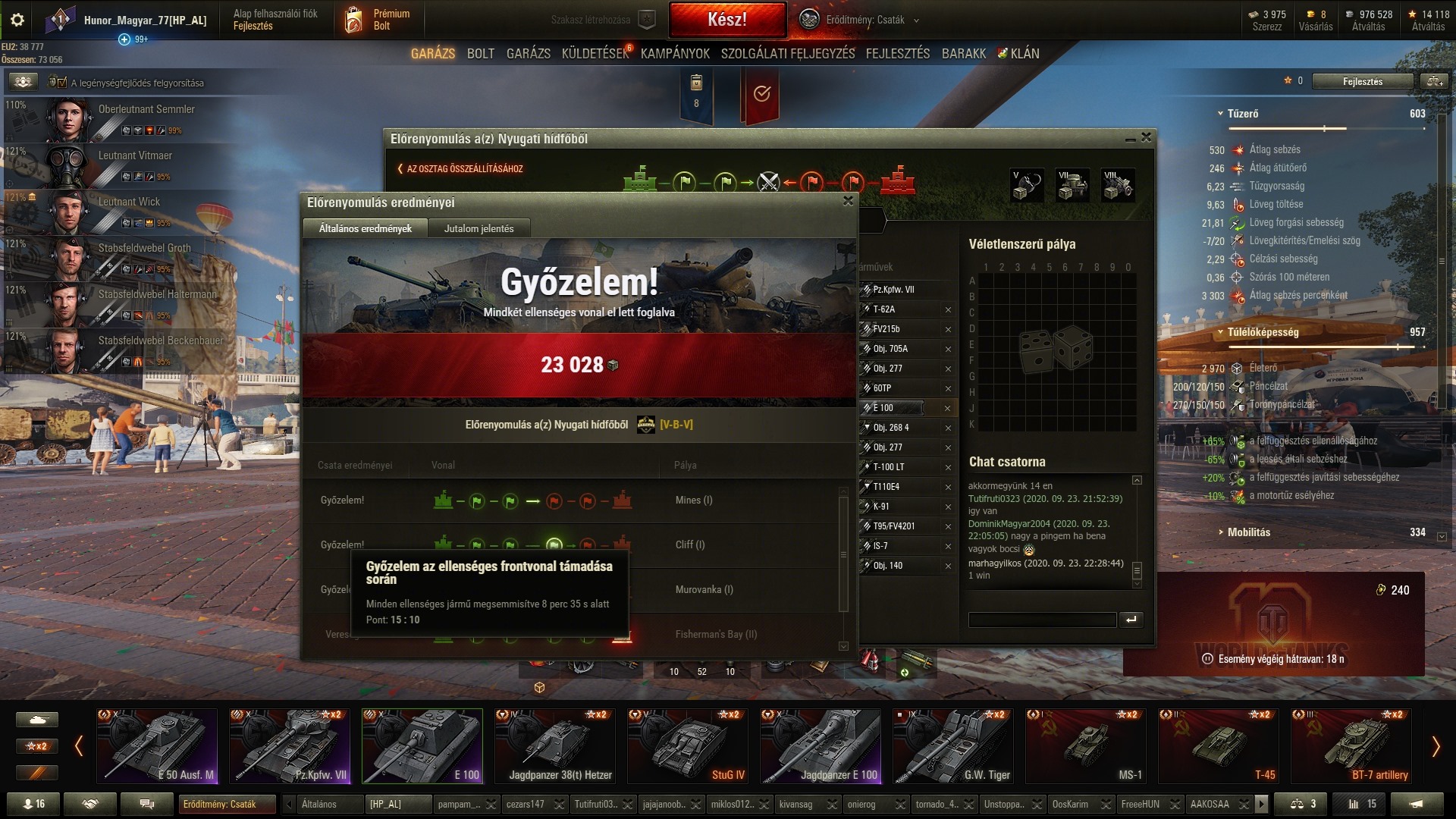Open the BARAKK barracks menu
1456x819 pixels.
(964, 54)
